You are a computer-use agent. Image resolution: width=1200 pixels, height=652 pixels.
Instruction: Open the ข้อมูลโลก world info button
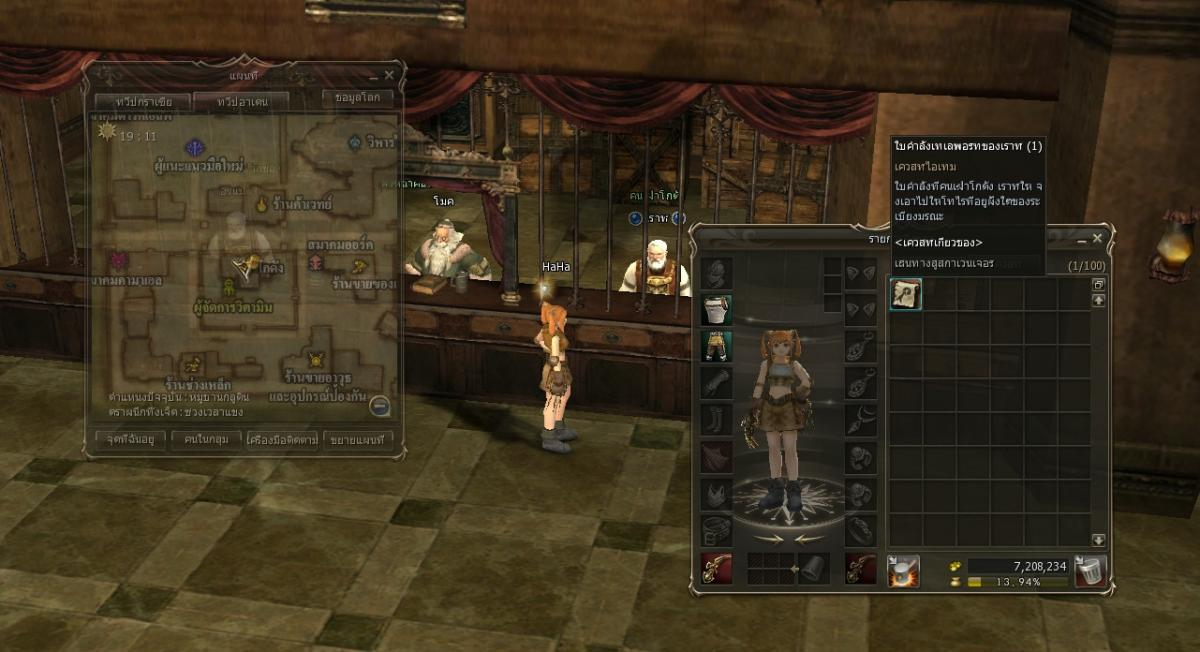pos(358,98)
